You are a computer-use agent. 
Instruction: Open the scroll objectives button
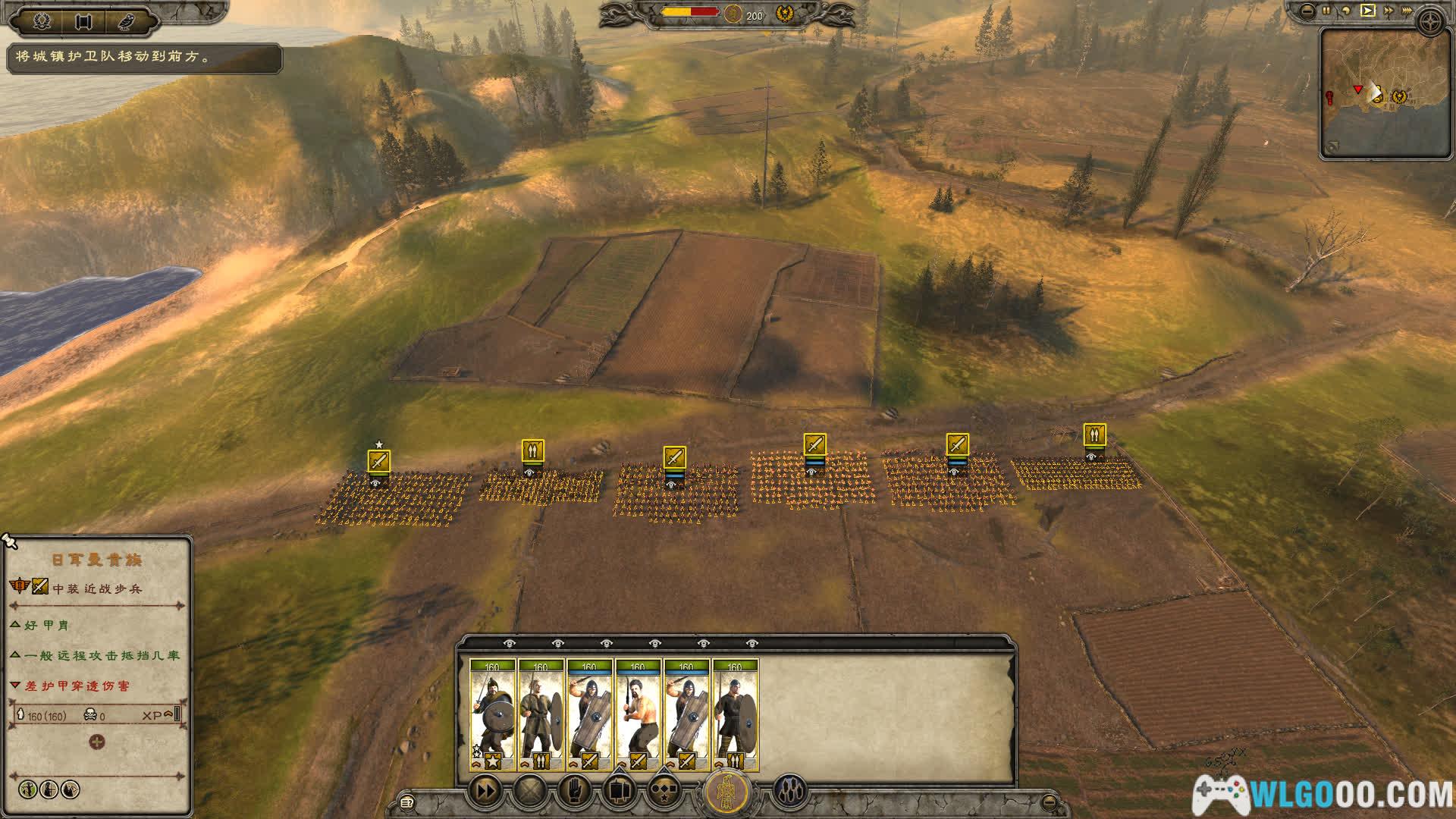pyautogui.click(x=84, y=21)
